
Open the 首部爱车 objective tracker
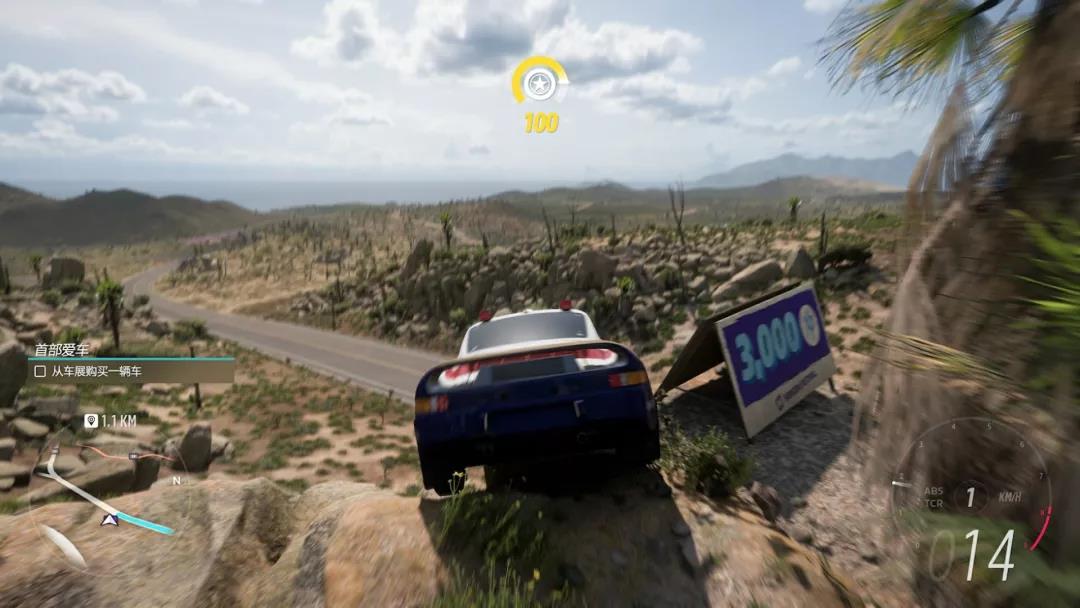tap(62, 349)
